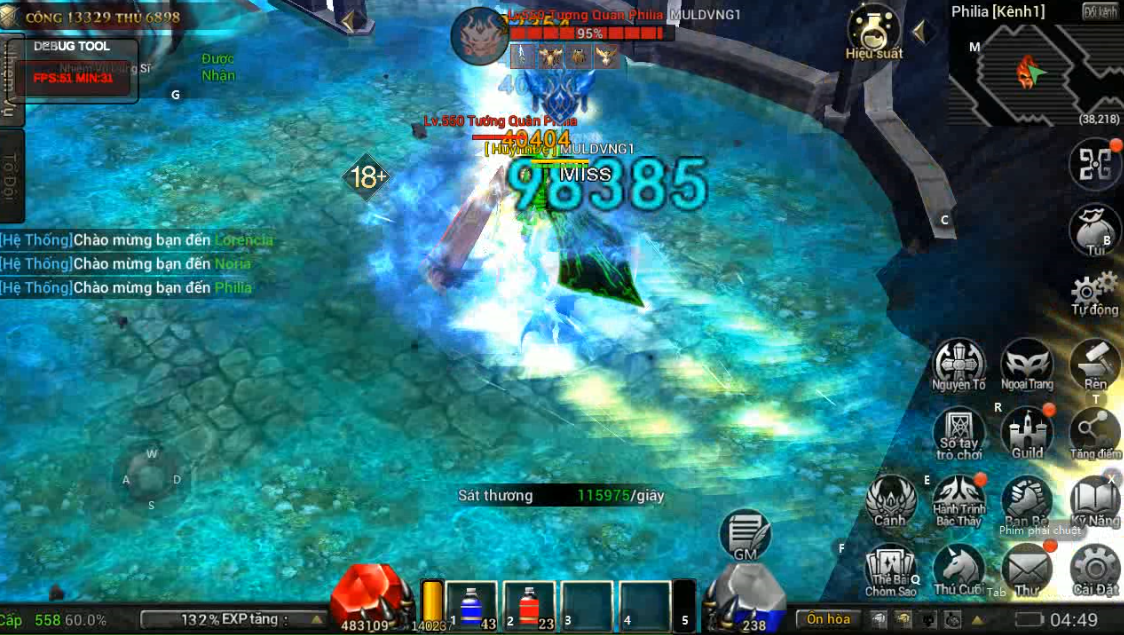
Task: Open the GM support icon
Action: pyautogui.click(x=745, y=535)
